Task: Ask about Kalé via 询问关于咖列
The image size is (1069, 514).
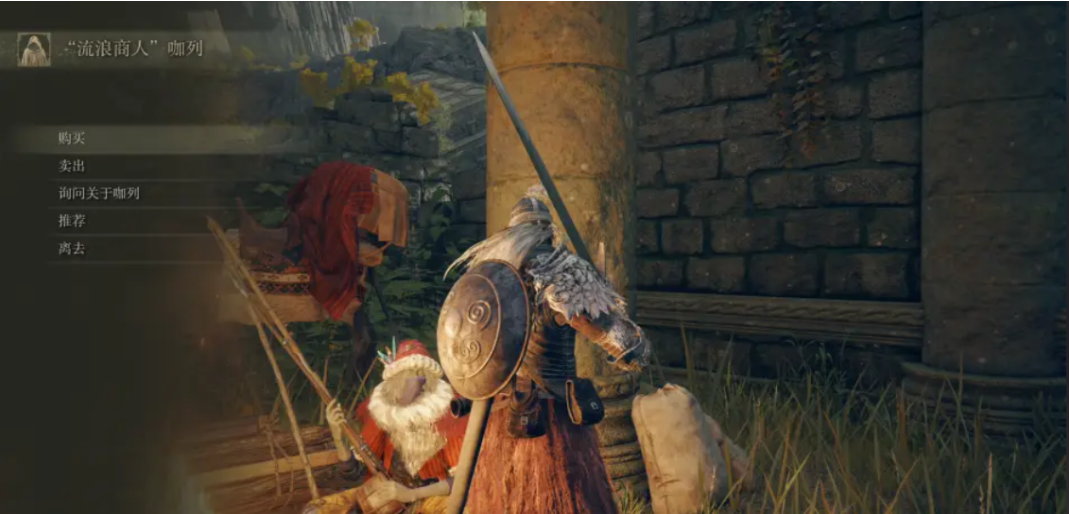Action: tap(99, 193)
